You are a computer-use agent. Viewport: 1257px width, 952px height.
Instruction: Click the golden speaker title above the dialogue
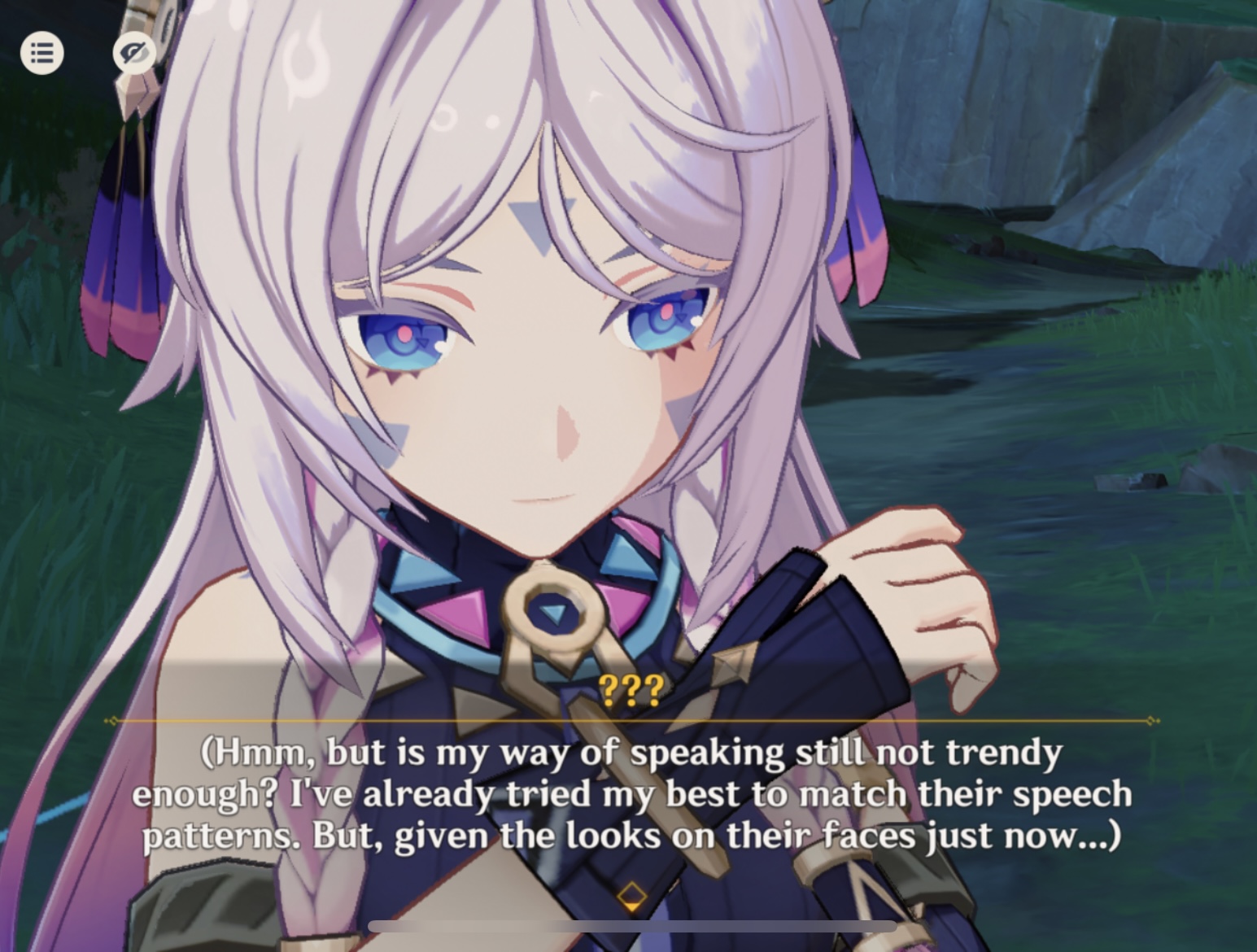pos(631,688)
